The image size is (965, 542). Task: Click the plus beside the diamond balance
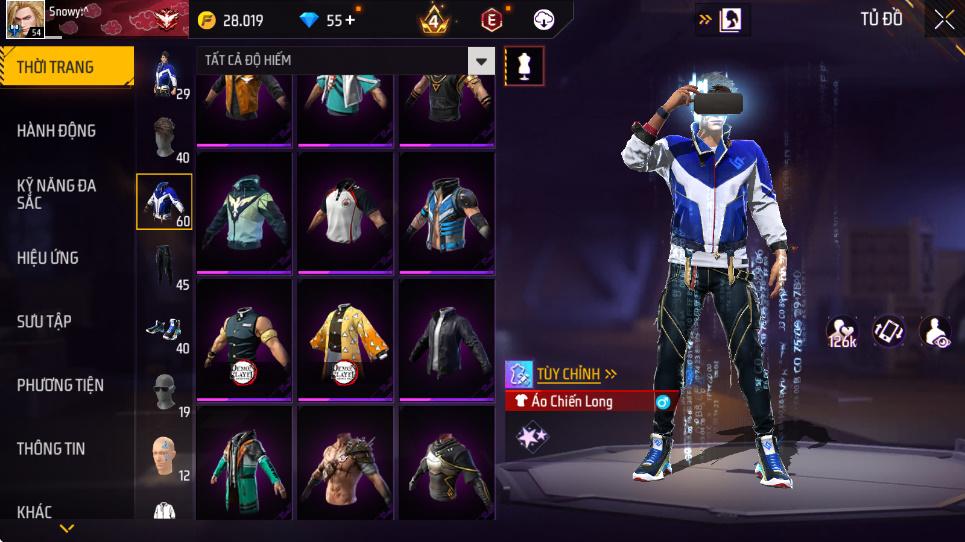pos(349,20)
